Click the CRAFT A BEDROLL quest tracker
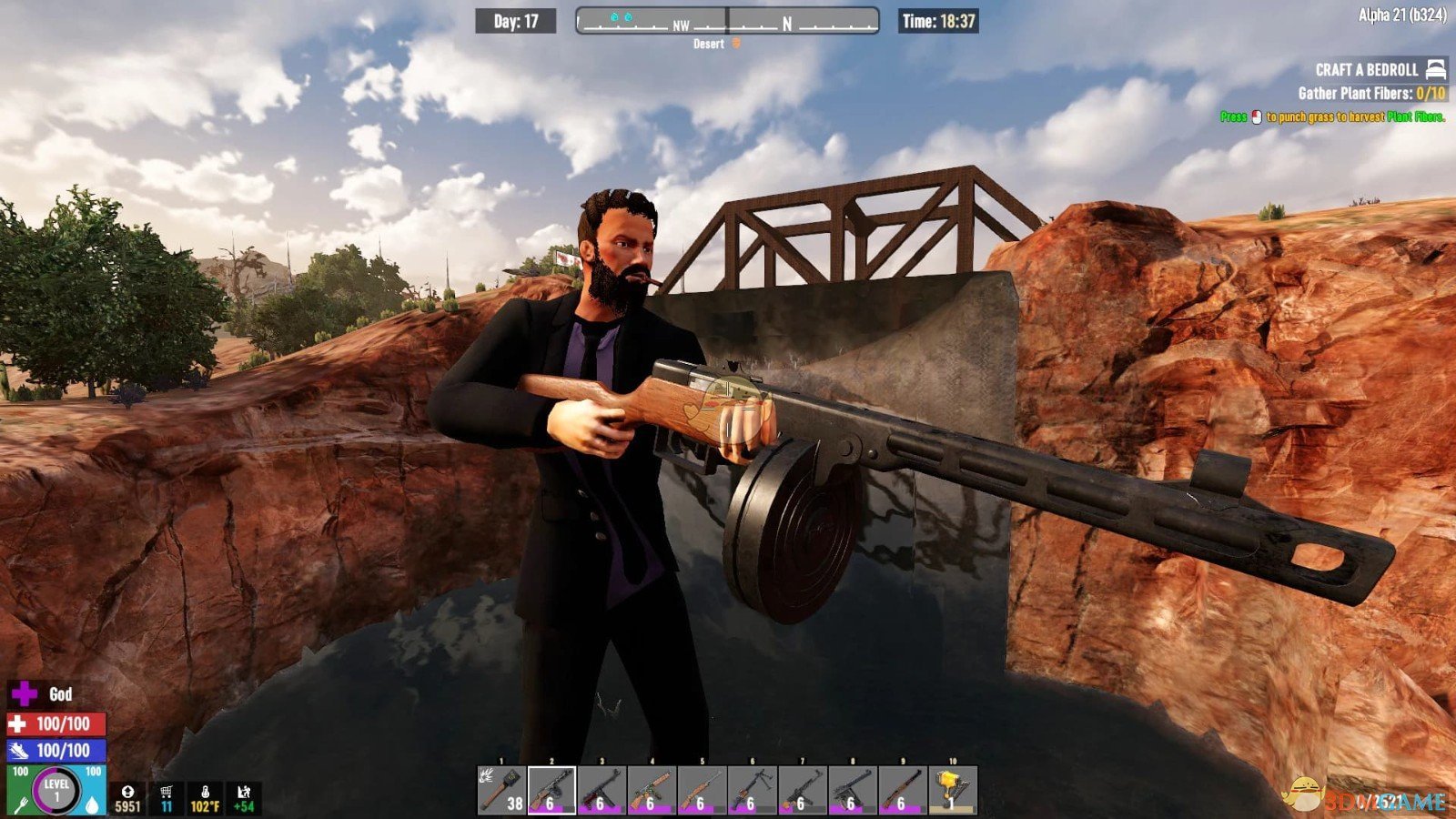 (1367, 69)
